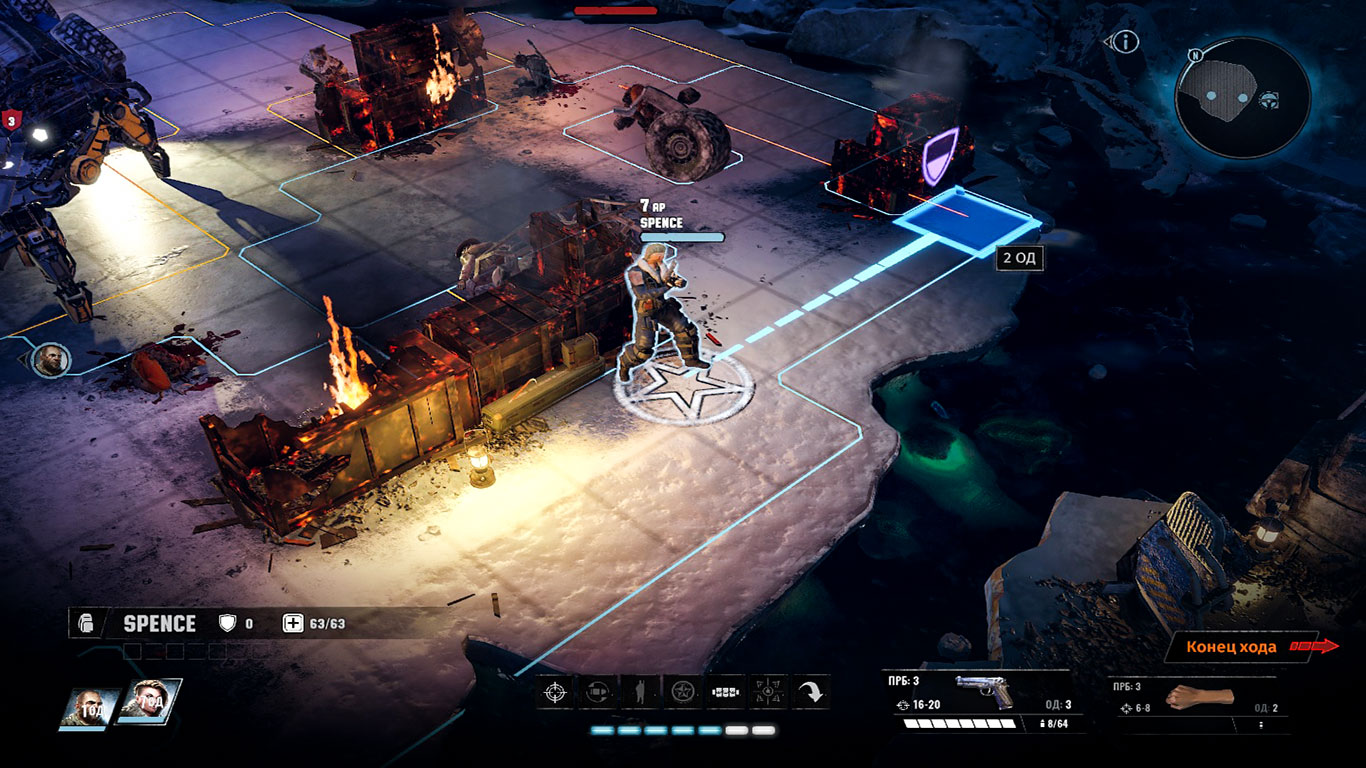This screenshot has width=1366, height=768.
Task: Show the info panel via the i icon
Action: point(1126,41)
